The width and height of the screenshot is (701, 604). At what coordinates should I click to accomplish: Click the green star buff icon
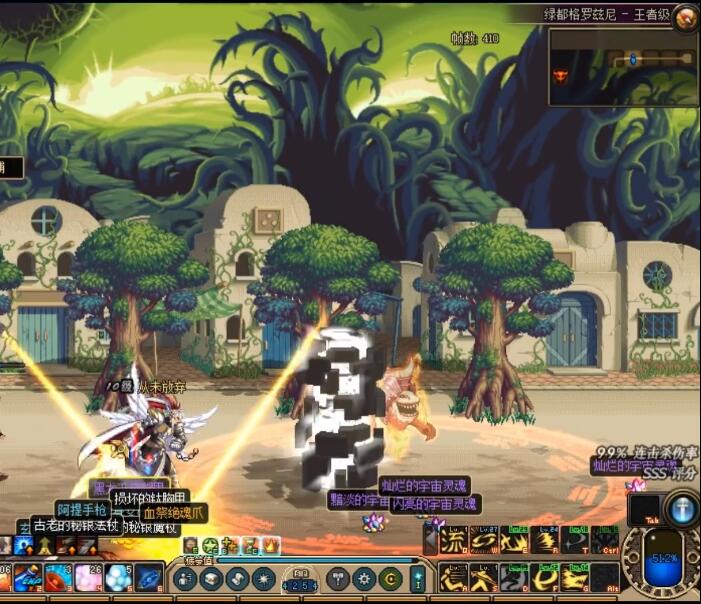[209, 545]
